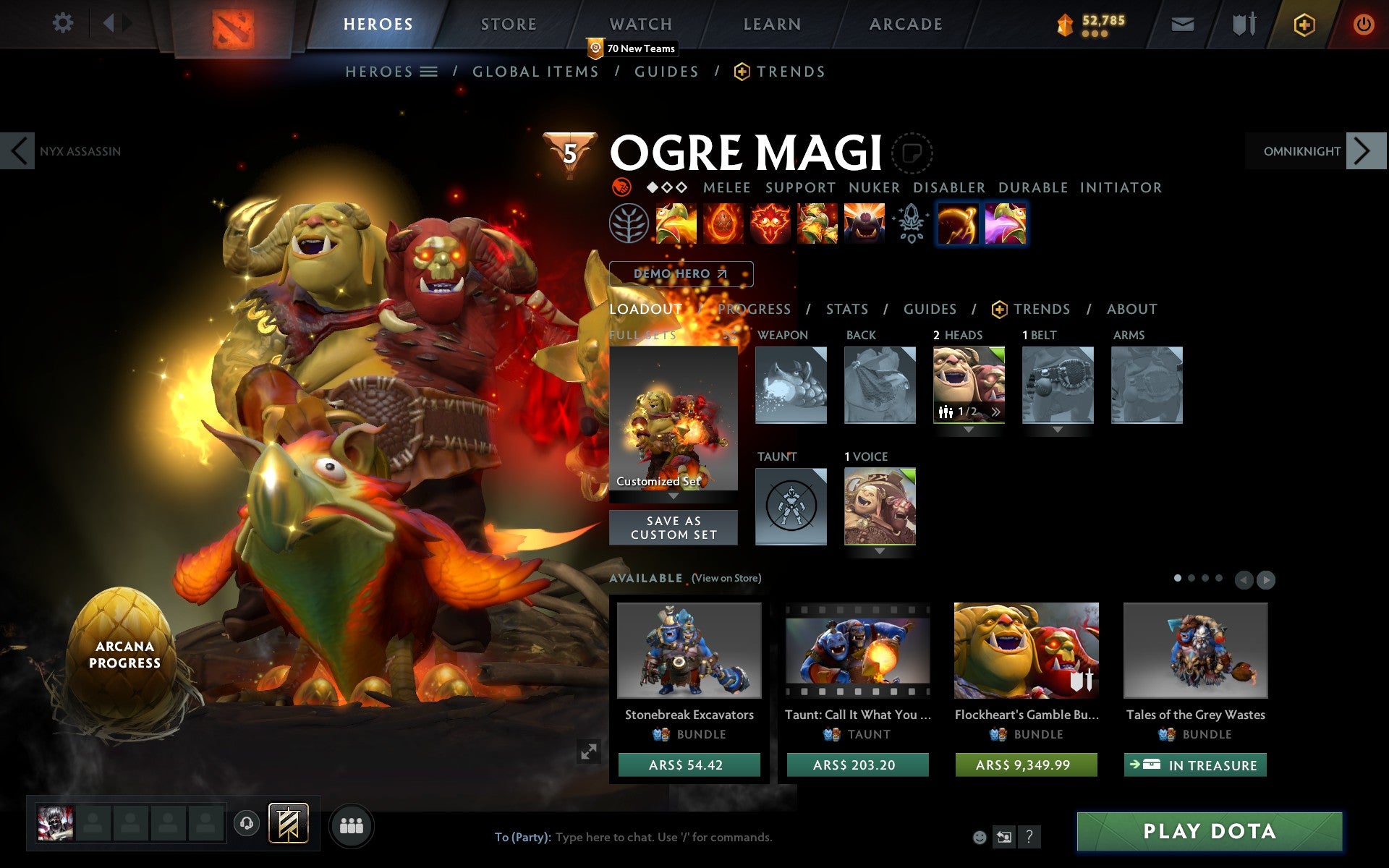The image size is (1389, 868).
Task: Expand the Belt slot dropdown arrow
Action: tap(1056, 430)
